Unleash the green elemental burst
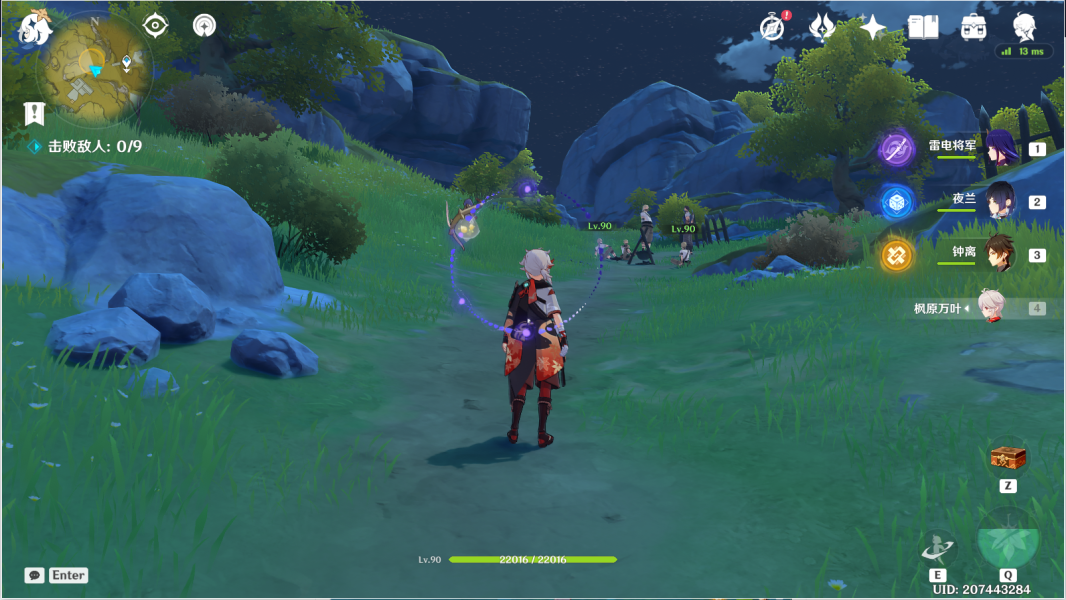The image size is (1066, 600). 1008,540
